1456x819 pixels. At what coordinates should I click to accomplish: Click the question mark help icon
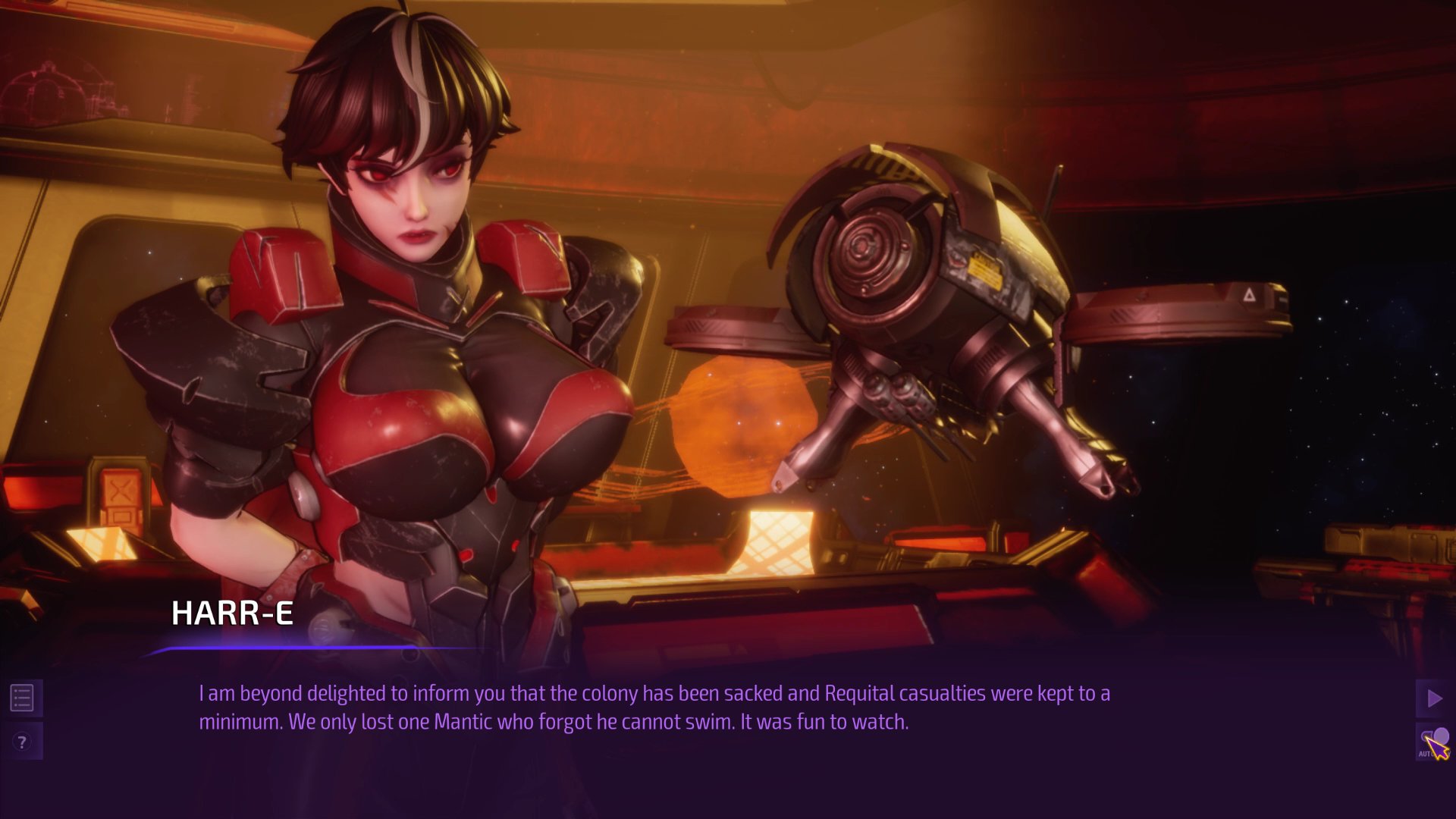point(23,742)
